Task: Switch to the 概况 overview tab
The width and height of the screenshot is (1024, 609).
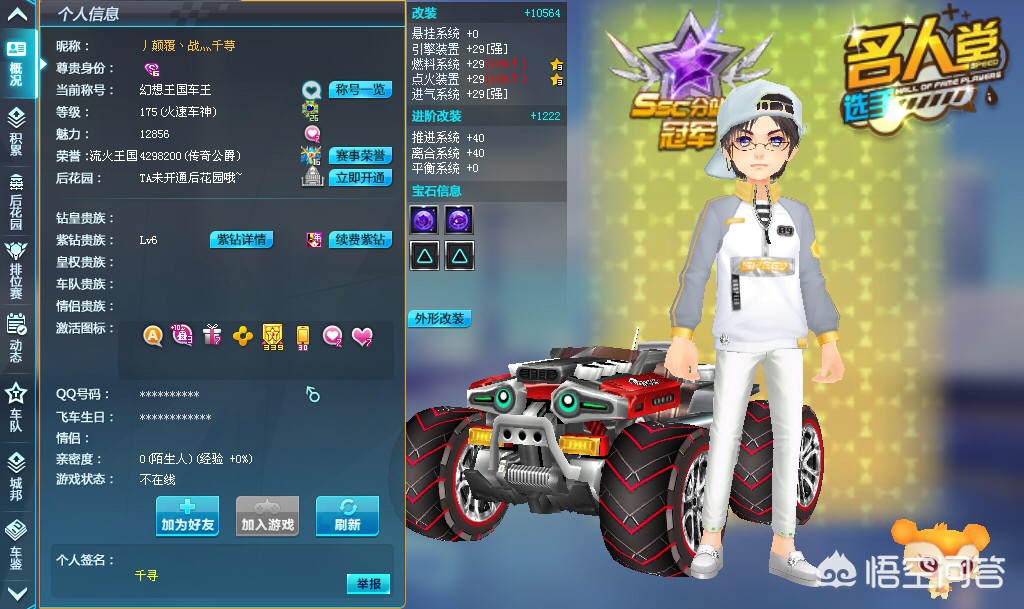Action: tap(16, 63)
